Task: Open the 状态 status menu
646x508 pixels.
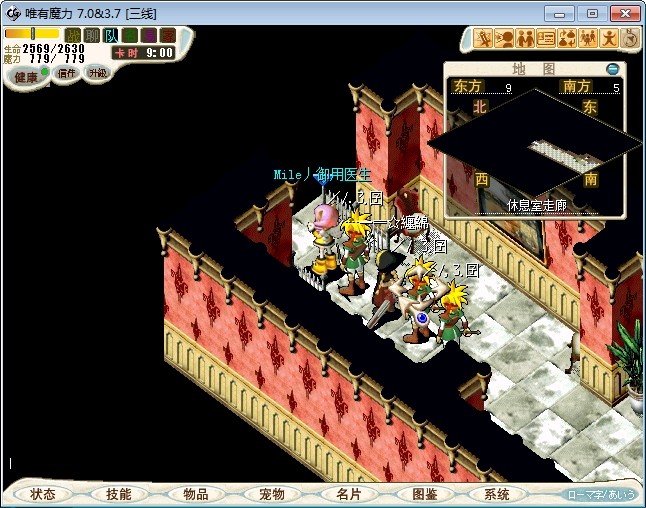Action: (x=43, y=494)
